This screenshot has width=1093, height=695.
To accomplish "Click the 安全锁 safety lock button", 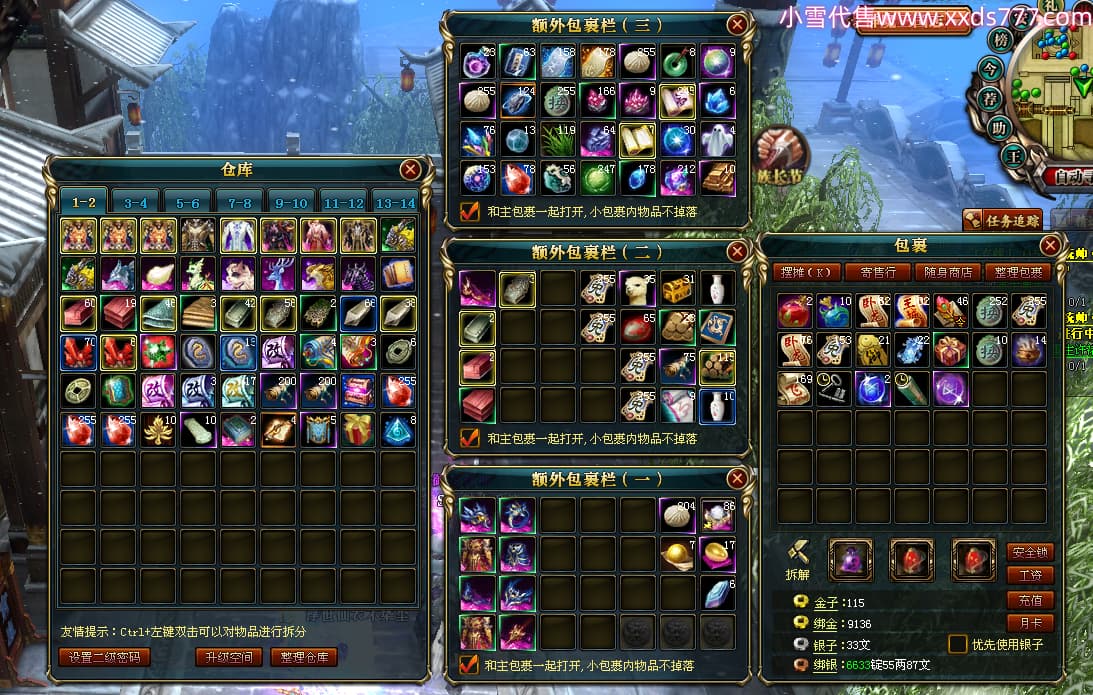I will 1030,552.
